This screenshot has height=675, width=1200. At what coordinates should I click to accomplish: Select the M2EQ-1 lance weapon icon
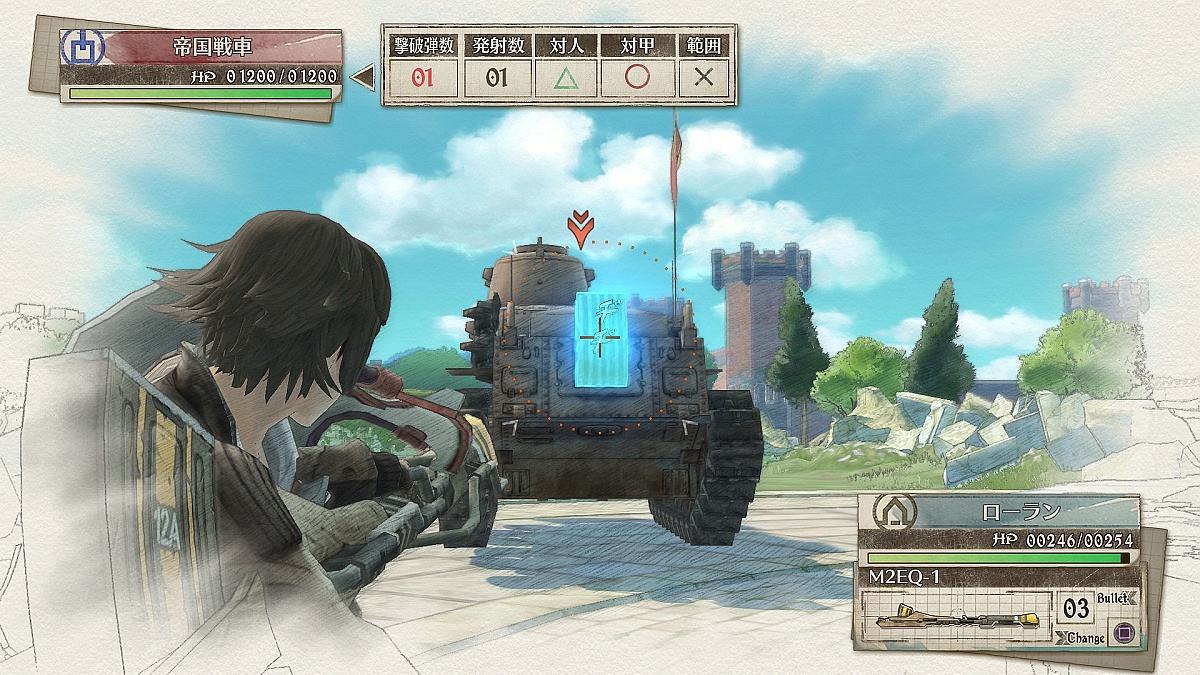coord(952,617)
